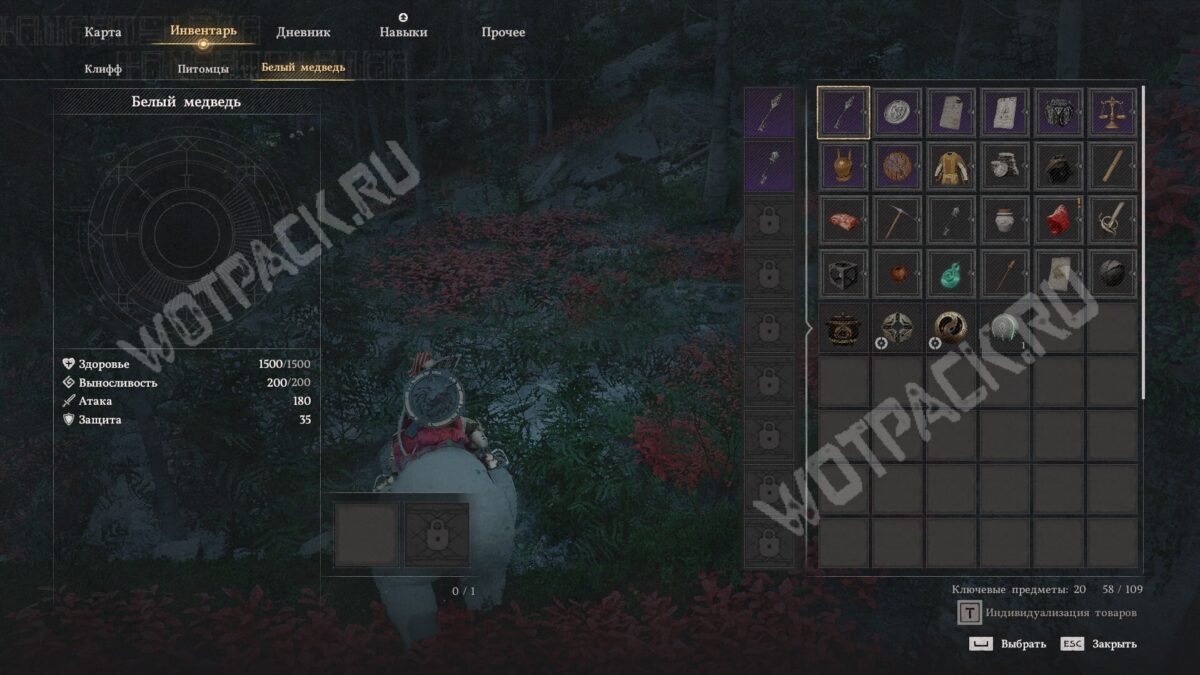
Task: Select the round wooden shield slot
Action: (897, 166)
